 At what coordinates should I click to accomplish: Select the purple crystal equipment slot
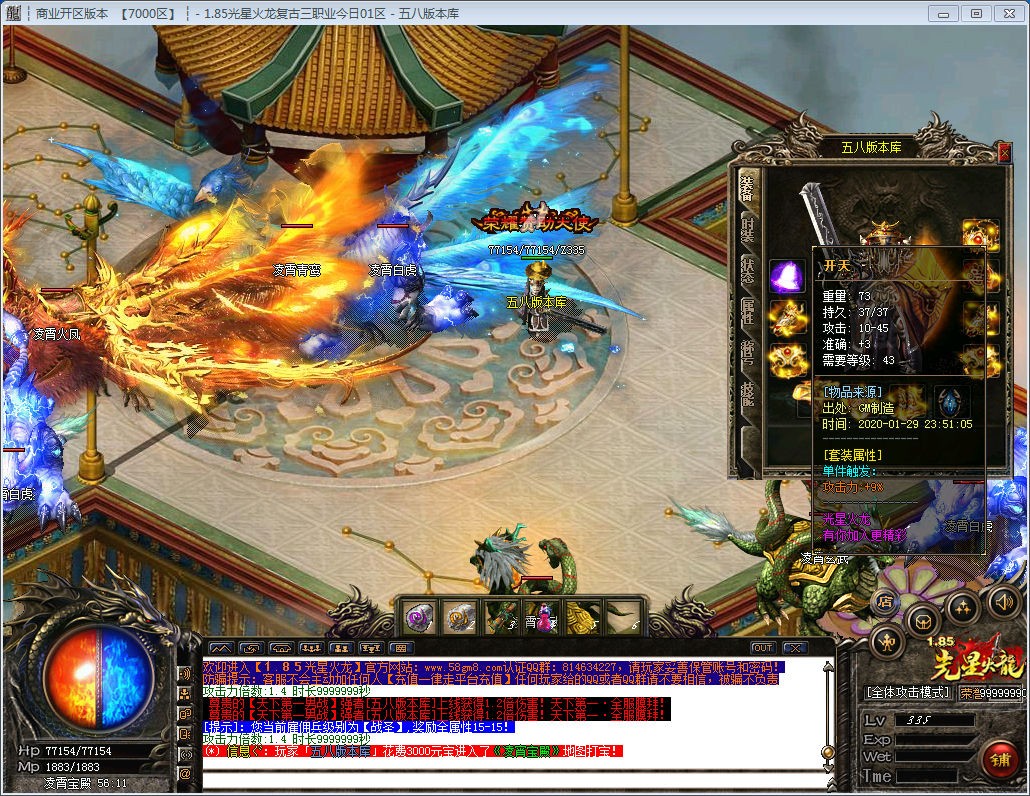(787, 276)
